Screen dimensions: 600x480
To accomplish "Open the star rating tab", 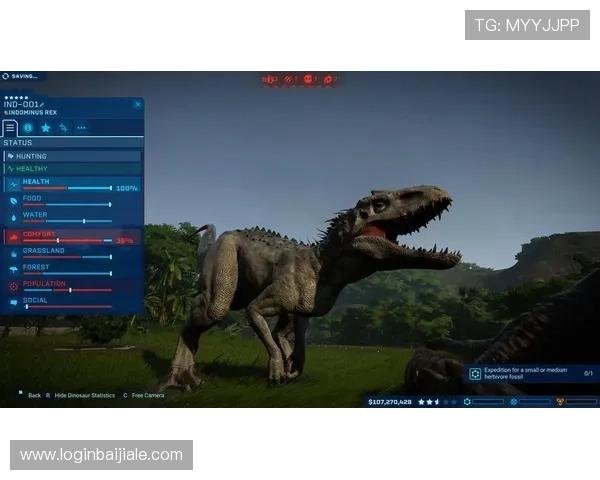I will tap(46, 128).
